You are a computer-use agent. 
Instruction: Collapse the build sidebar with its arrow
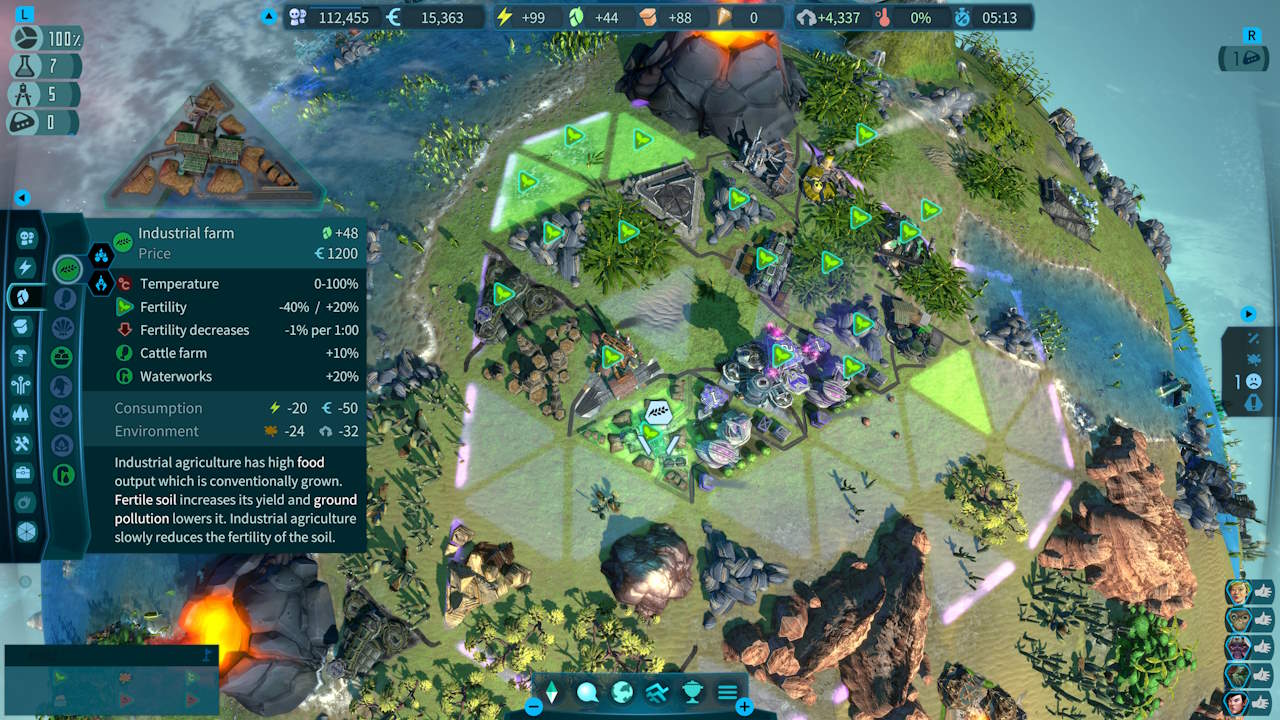click(20, 198)
